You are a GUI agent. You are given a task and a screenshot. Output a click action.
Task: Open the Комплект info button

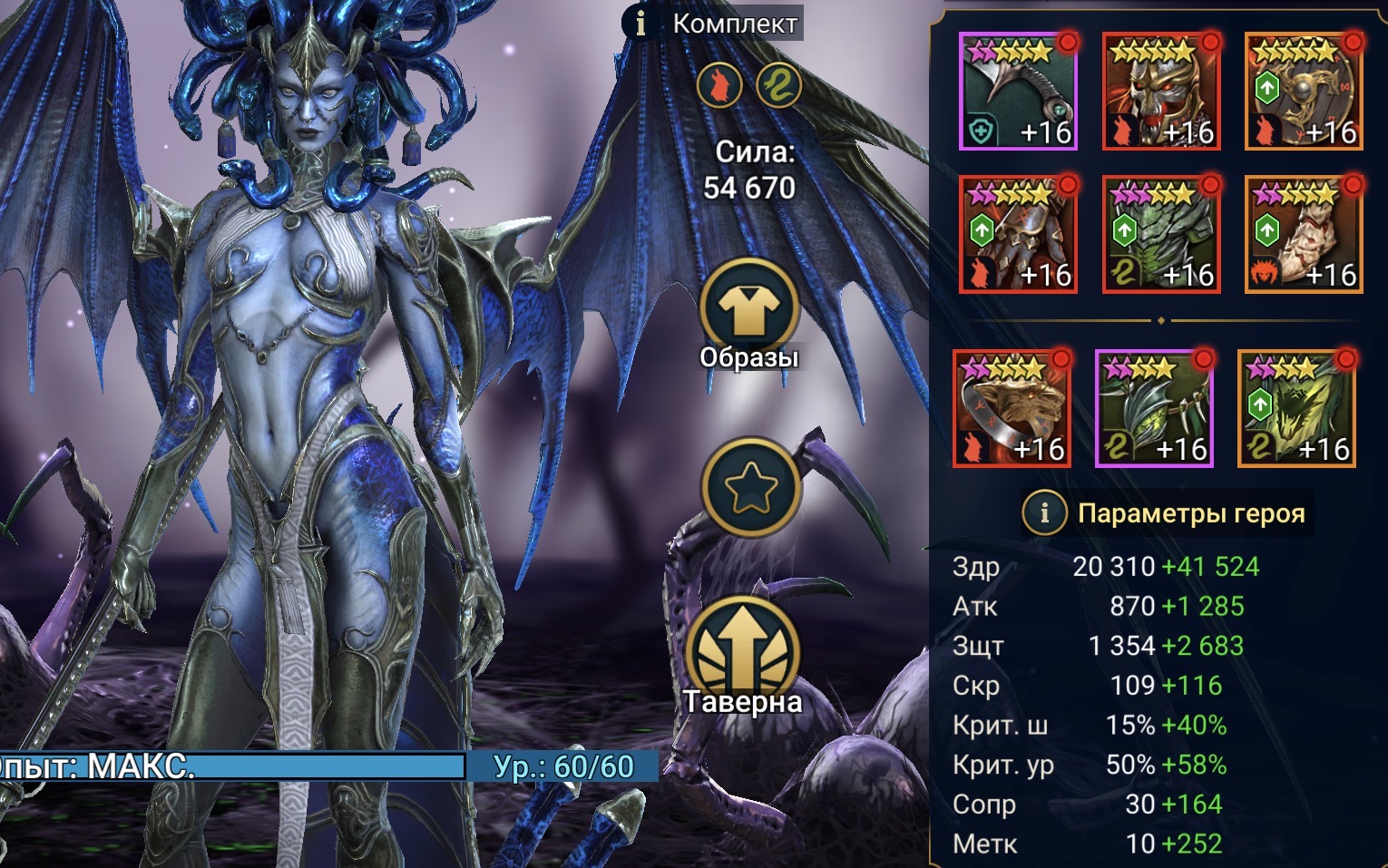(x=640, y=24)
